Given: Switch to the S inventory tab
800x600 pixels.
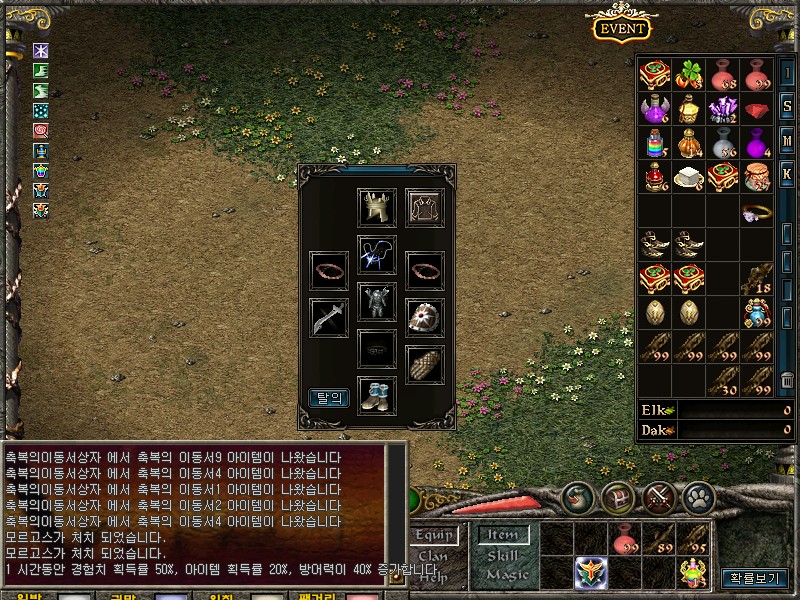Looking at the screenshot, I should click(x=787, y=106).
